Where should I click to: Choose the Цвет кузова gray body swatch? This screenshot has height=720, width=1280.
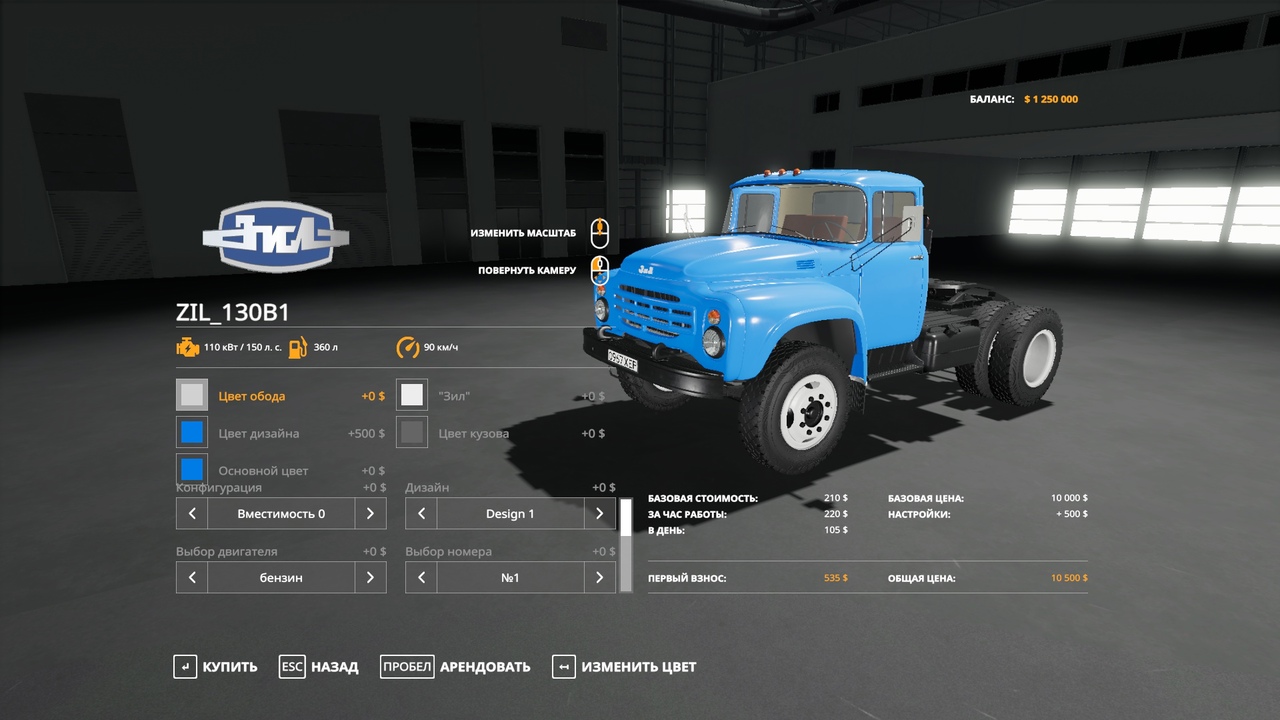[412, 433]
